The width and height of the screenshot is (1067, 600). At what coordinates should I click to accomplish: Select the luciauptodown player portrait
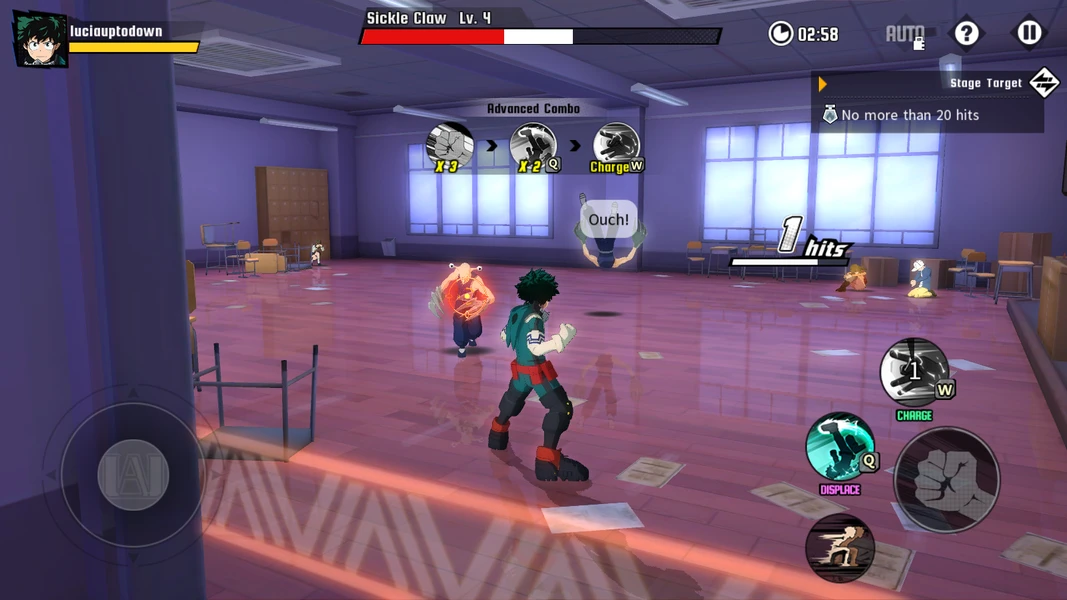tap(40, 39)
